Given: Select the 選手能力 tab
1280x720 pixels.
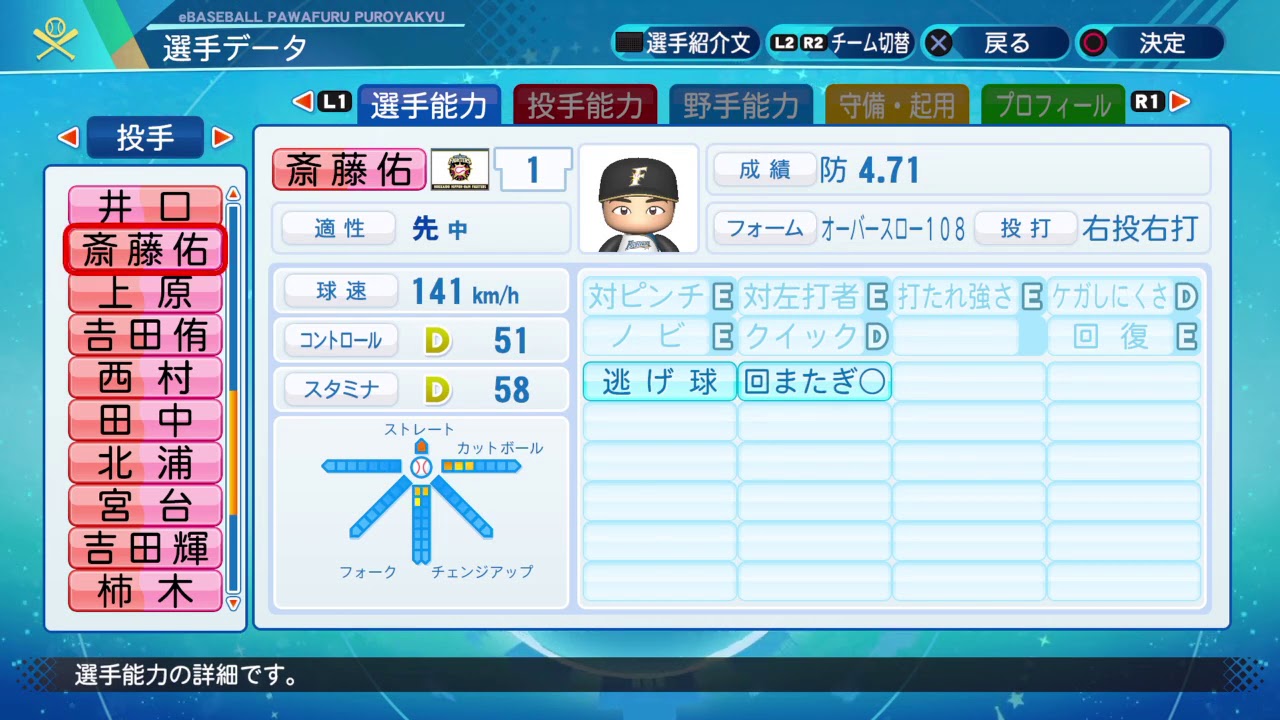Looking at the screenshot, I should point(429,105).
